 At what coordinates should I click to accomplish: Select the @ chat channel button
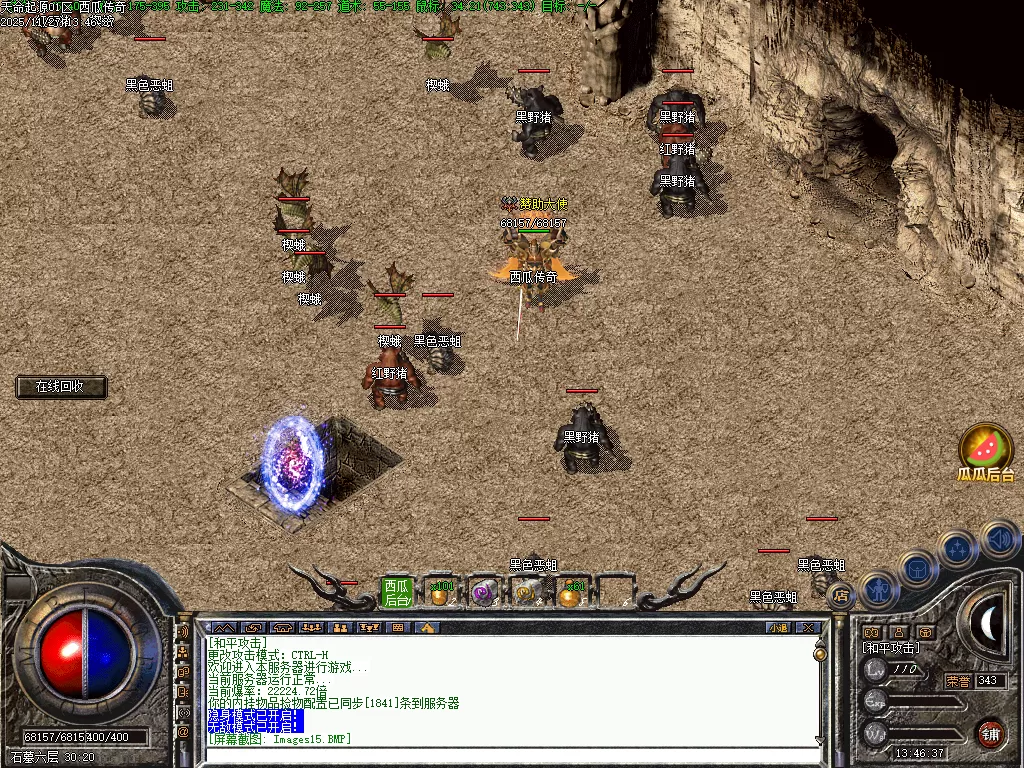(183, 732)
